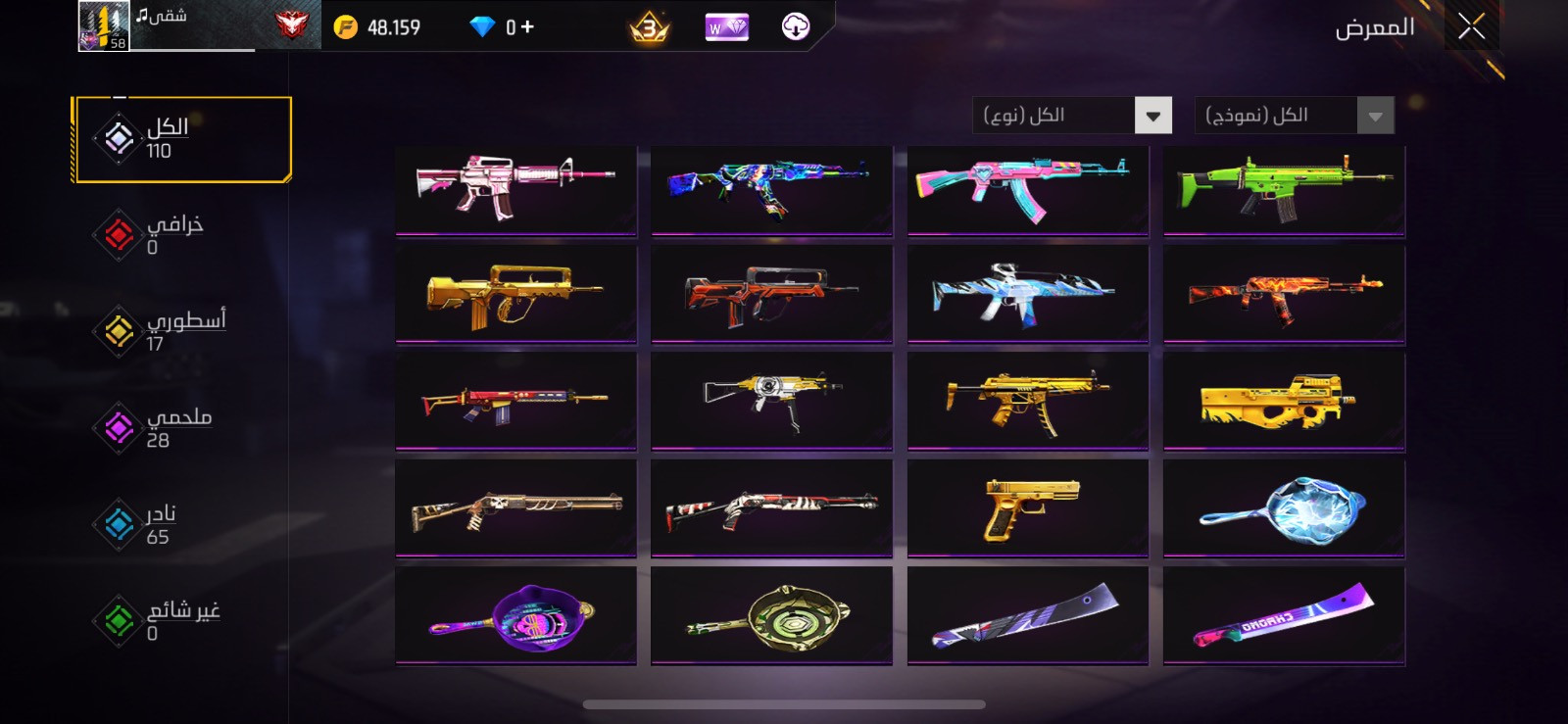Open the player profile avatar
Viewport: 1568px width, 724px height.
104,26
